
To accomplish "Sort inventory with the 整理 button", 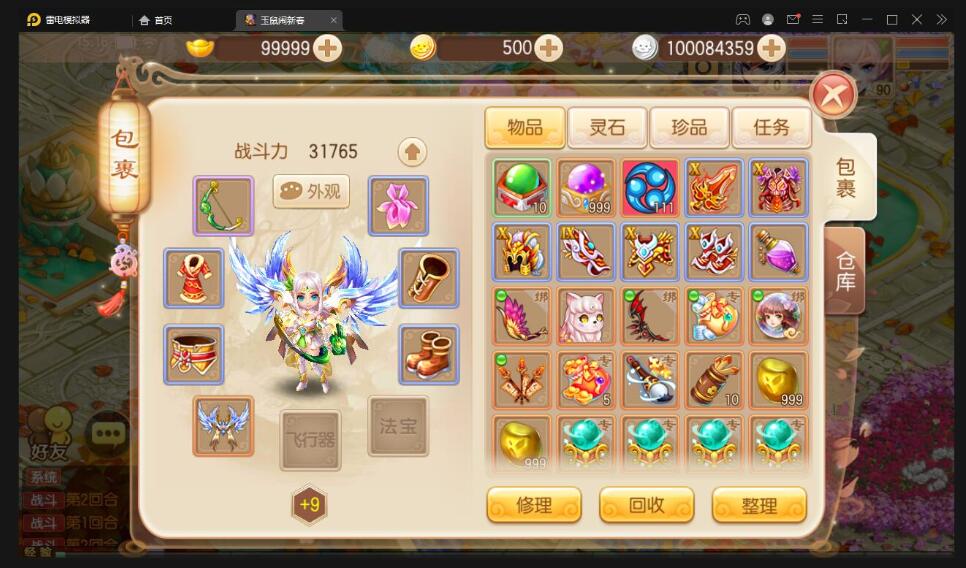I will coord(759,505).
